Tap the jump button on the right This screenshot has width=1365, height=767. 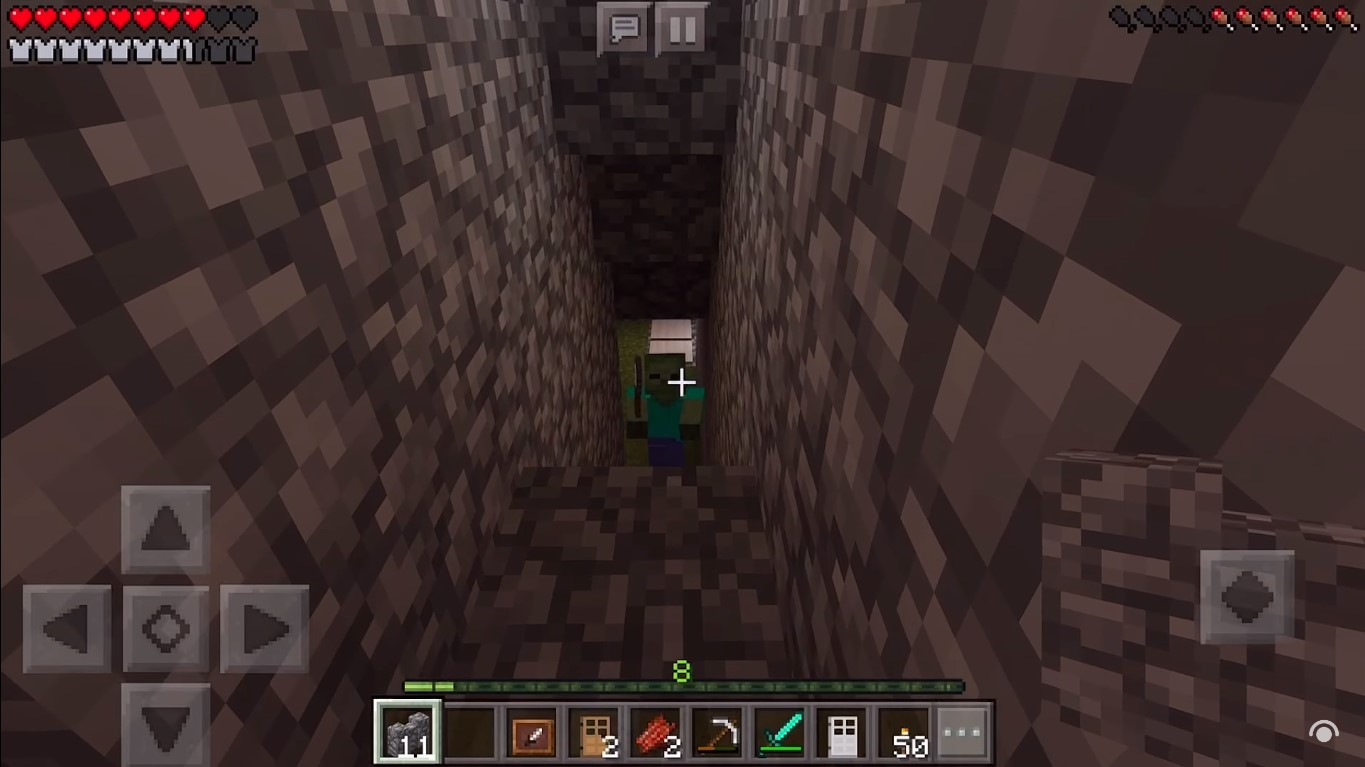coord(1246,598)
